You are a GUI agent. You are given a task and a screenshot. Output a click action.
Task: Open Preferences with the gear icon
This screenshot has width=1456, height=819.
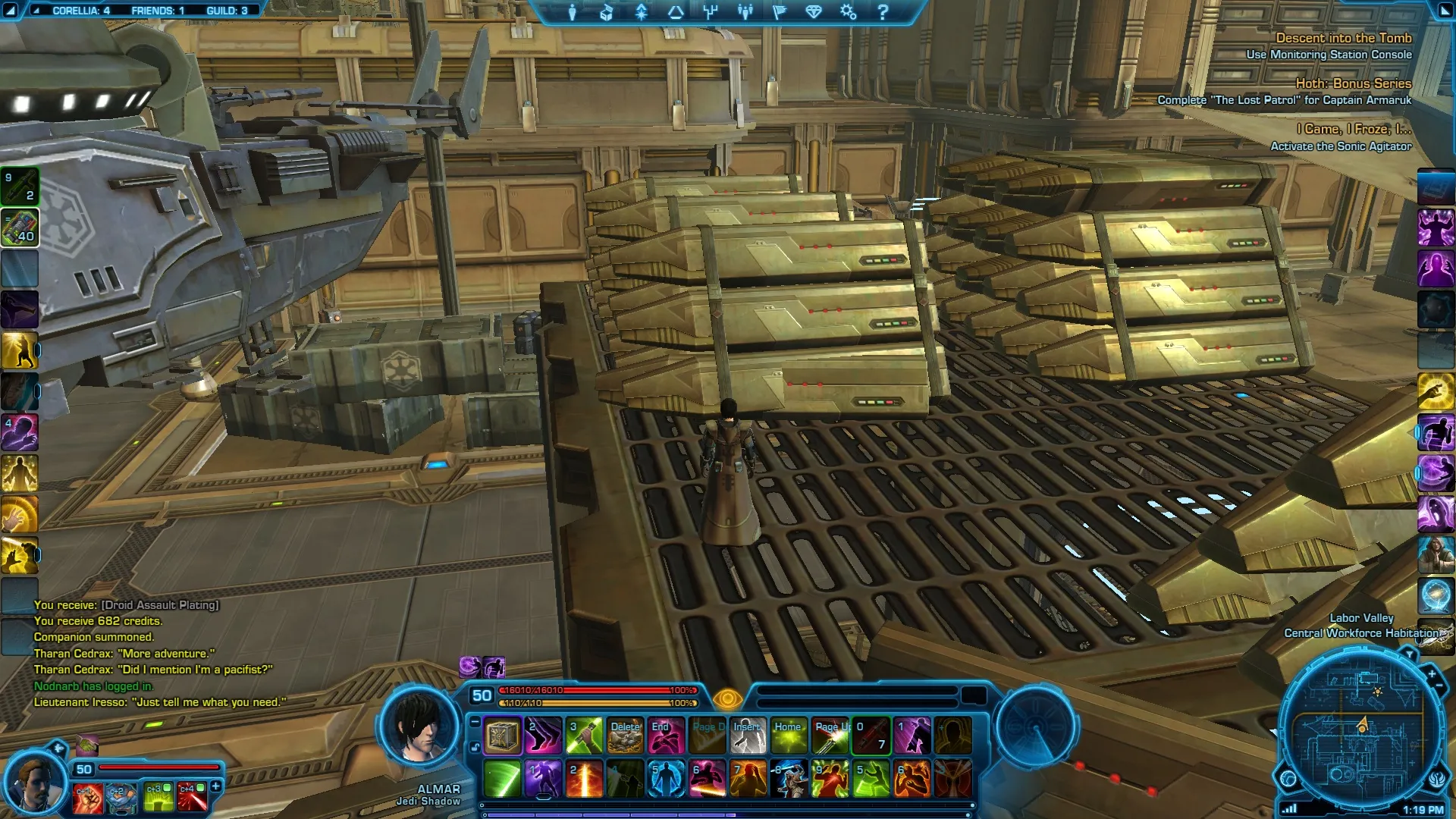(x=848, y=12)
